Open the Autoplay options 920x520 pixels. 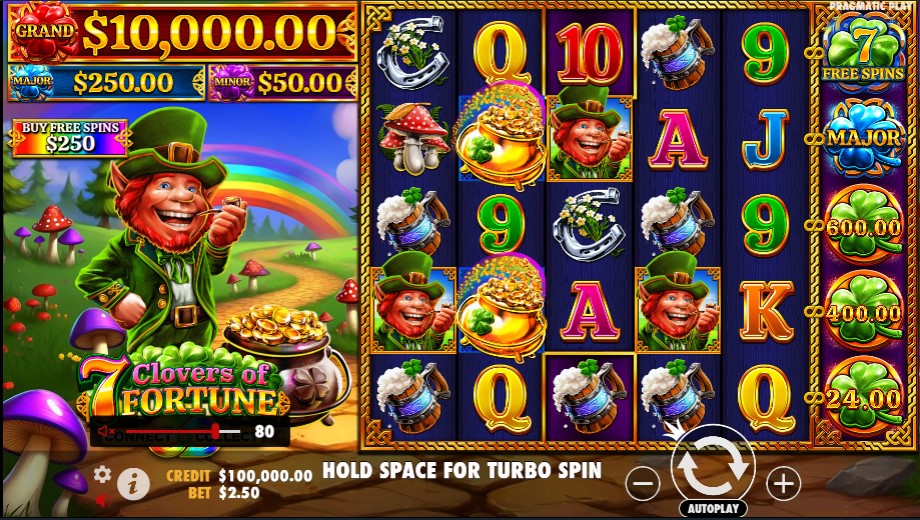(712, 508)
